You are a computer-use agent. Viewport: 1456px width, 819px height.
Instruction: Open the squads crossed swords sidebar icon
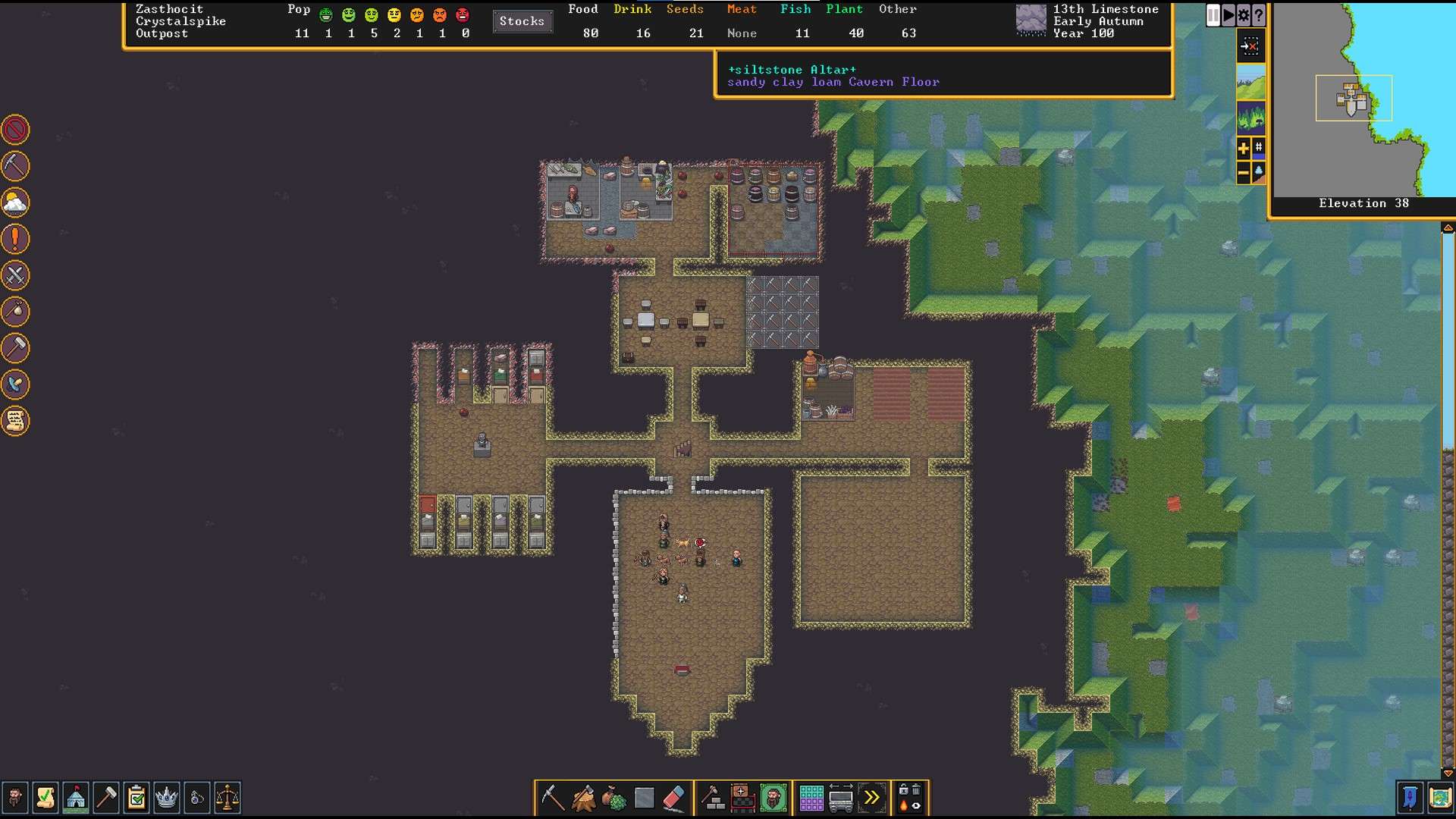tap(15, 275)
